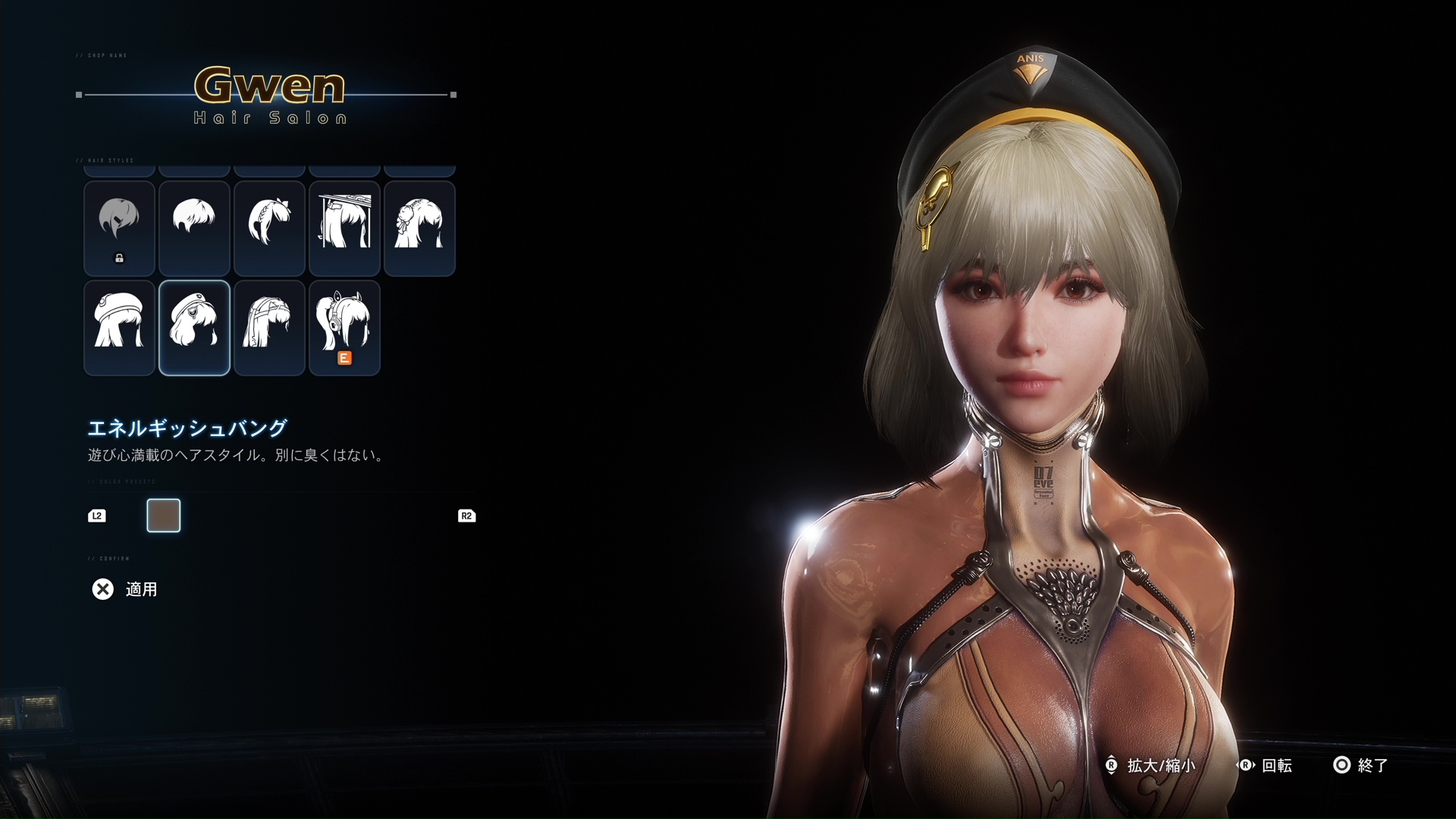Choose the plain short bob hairstyle

tap(194, 228)
